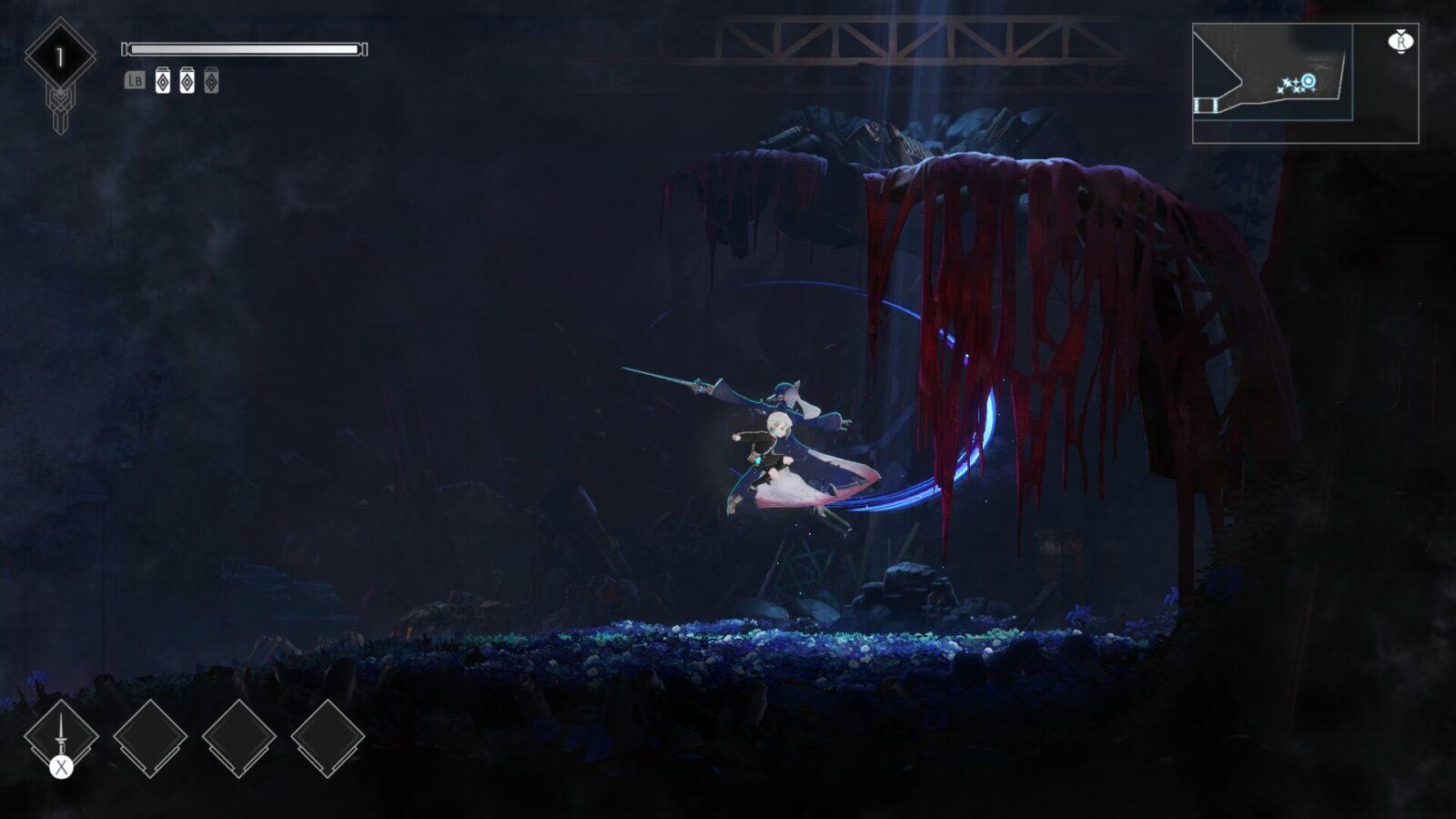Click the player location marker on minimap

click(x=1308, y=81)
